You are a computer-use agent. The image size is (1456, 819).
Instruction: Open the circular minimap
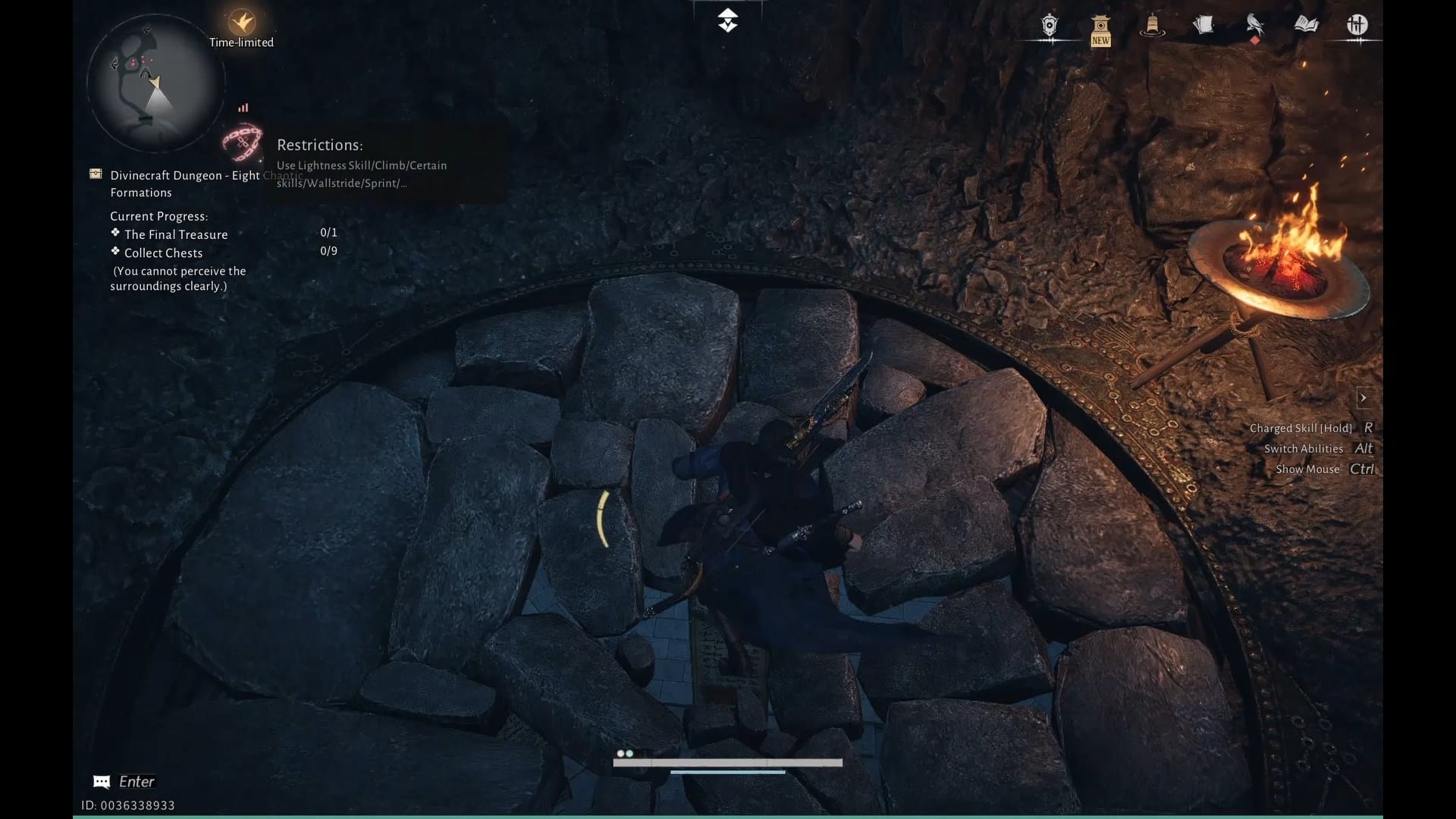[x=155, y=83]
